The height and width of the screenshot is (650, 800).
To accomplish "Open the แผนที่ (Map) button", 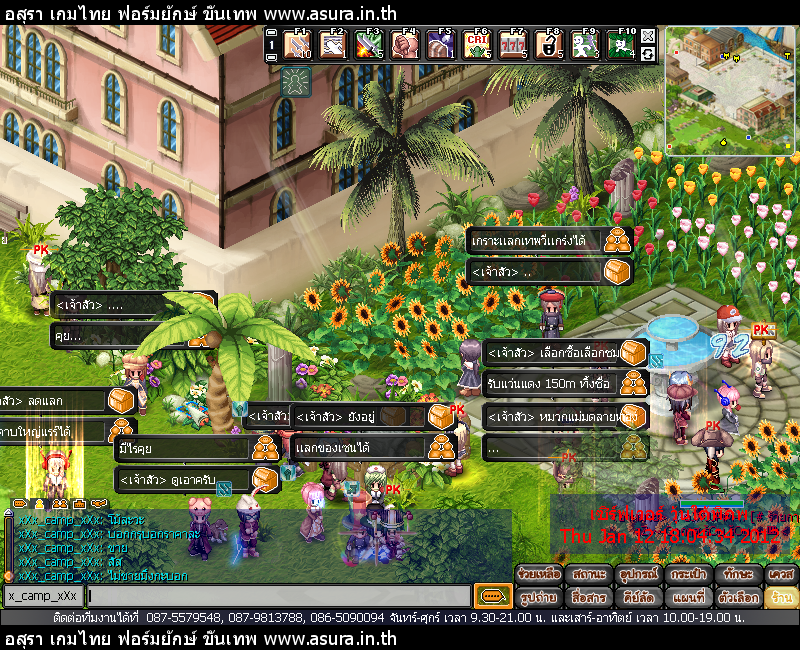I will click(687, 597).
